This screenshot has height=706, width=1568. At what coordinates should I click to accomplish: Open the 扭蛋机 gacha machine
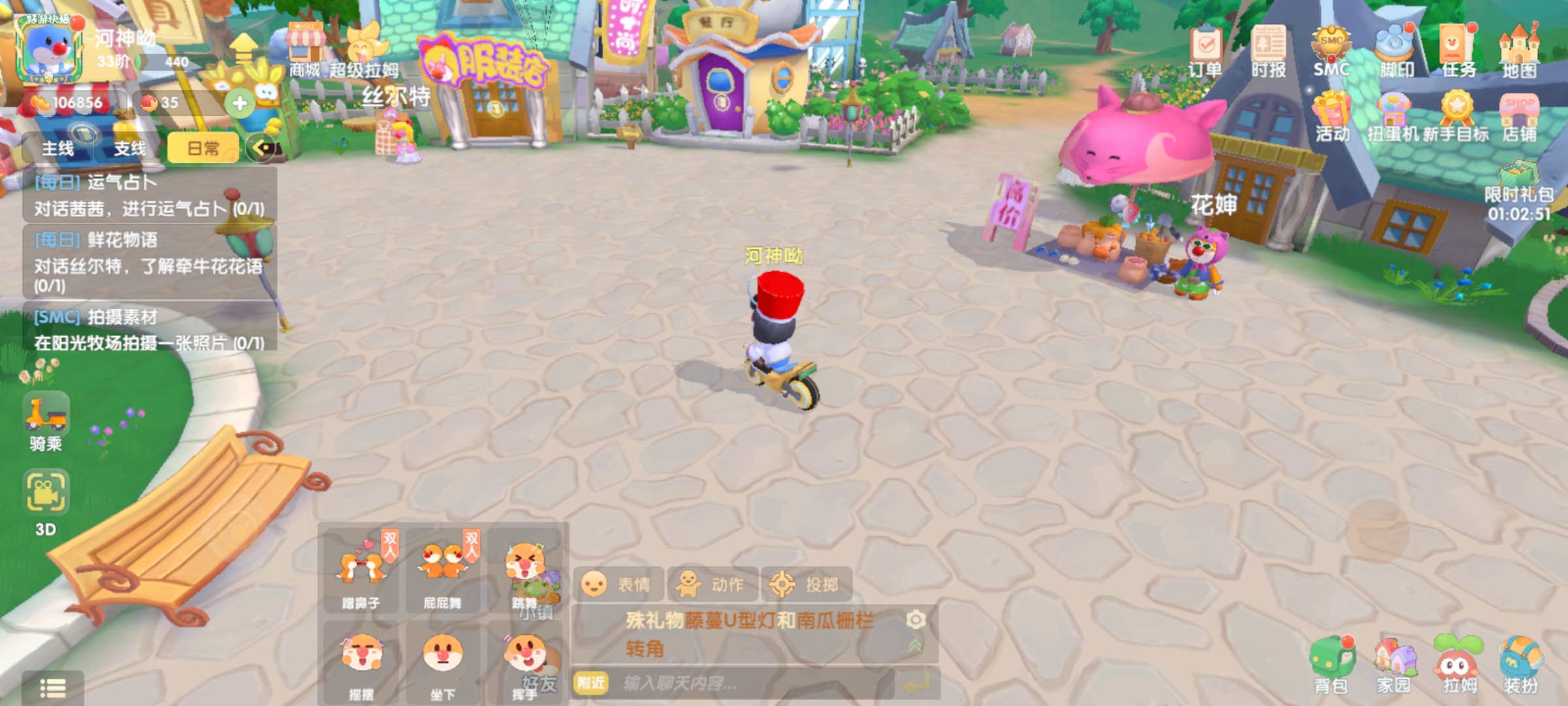1394,116
